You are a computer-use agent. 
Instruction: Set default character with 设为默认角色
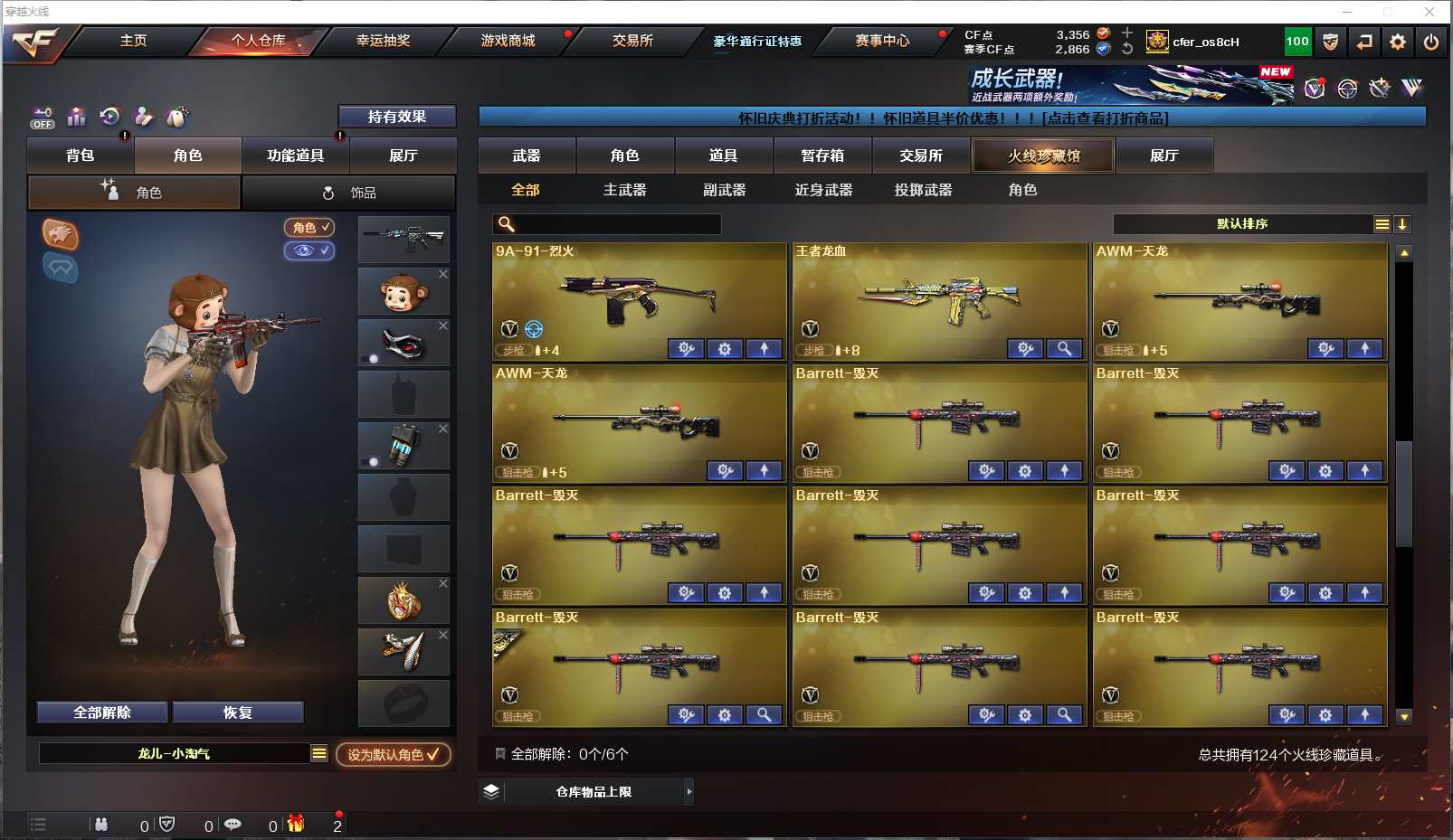click(393, 754)
